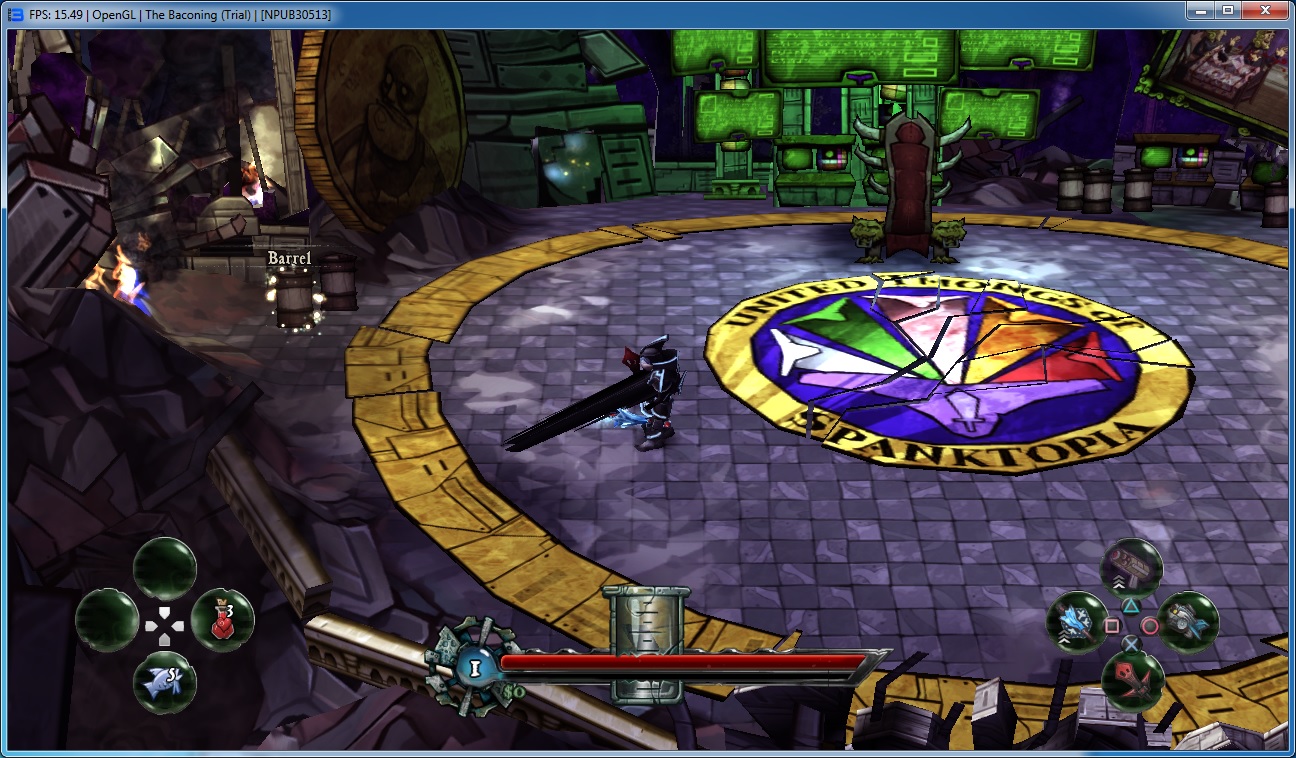Select the silver robot gadget slot
This screenshot has width=1296, height=758.
pyautogui.click(x=1188, y=622)
